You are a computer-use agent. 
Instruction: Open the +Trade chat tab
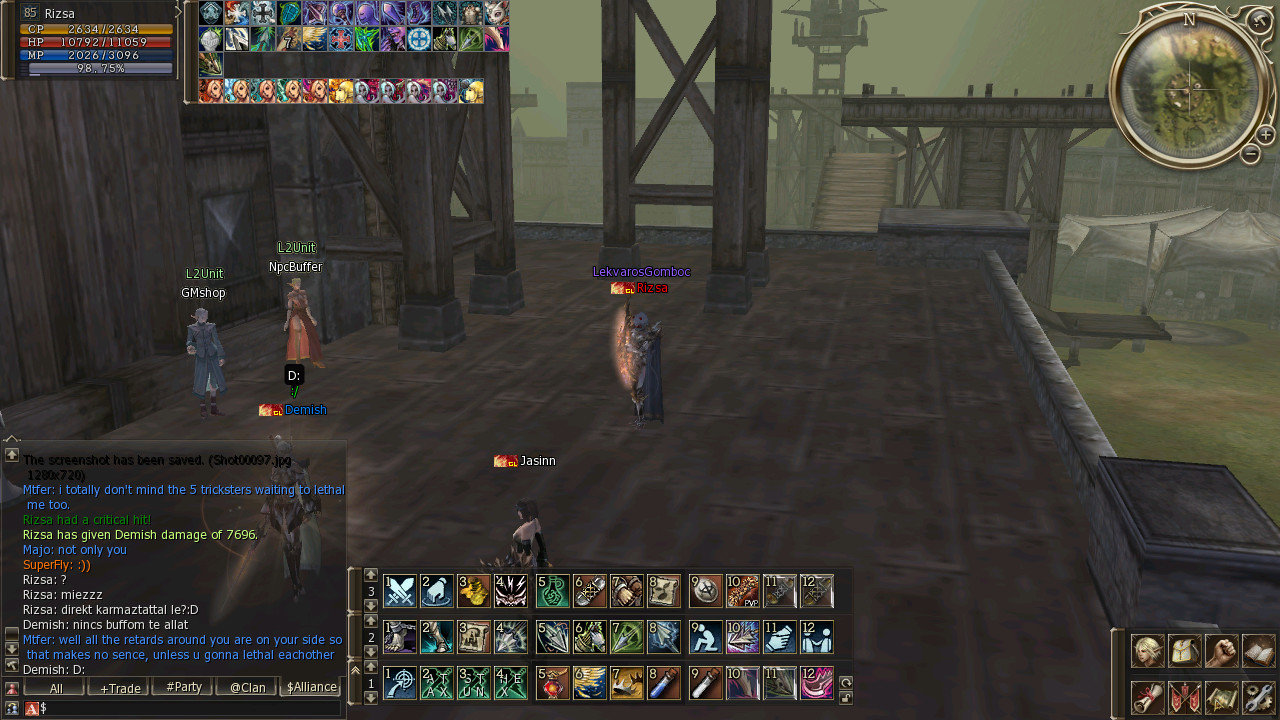[x=119, y=688]
